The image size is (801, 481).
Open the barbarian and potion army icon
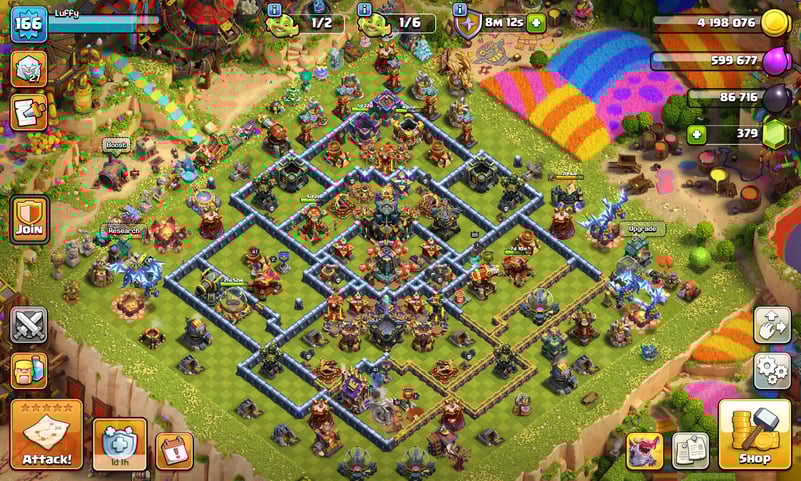tap(29, 369)
